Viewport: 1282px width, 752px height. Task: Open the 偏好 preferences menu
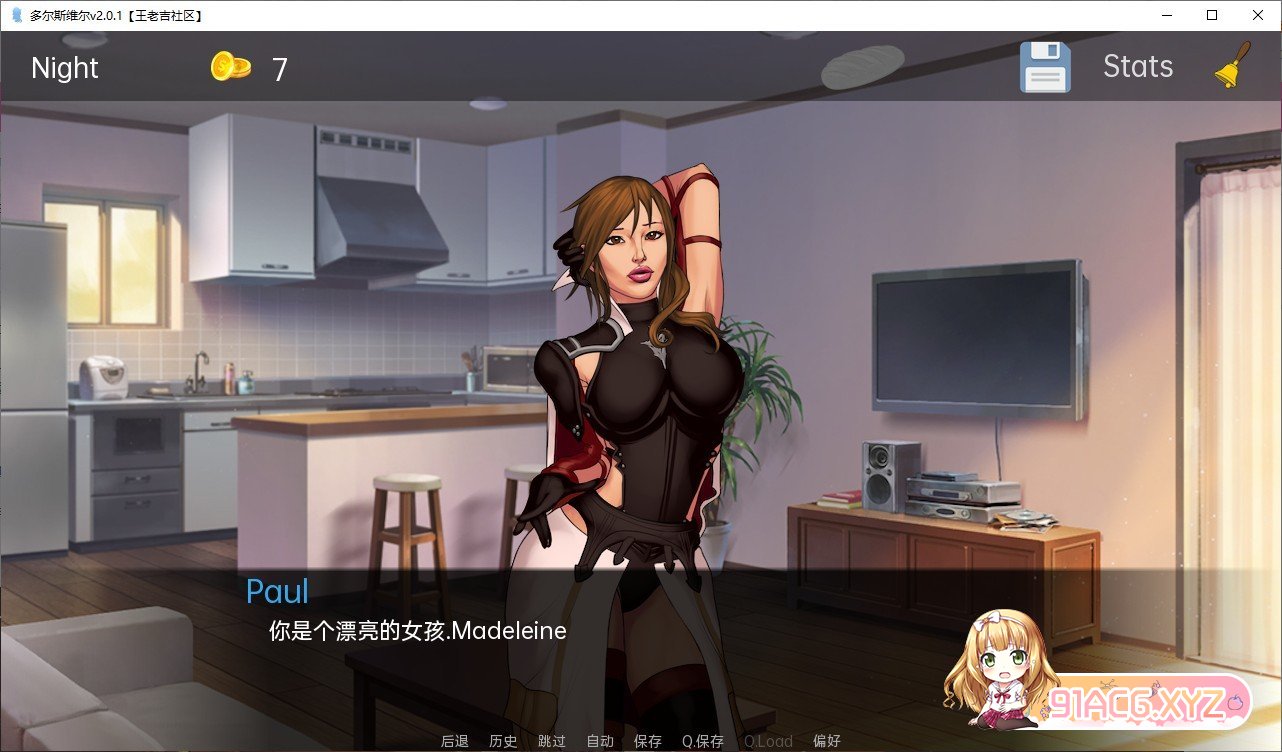[x=827, y=741]
